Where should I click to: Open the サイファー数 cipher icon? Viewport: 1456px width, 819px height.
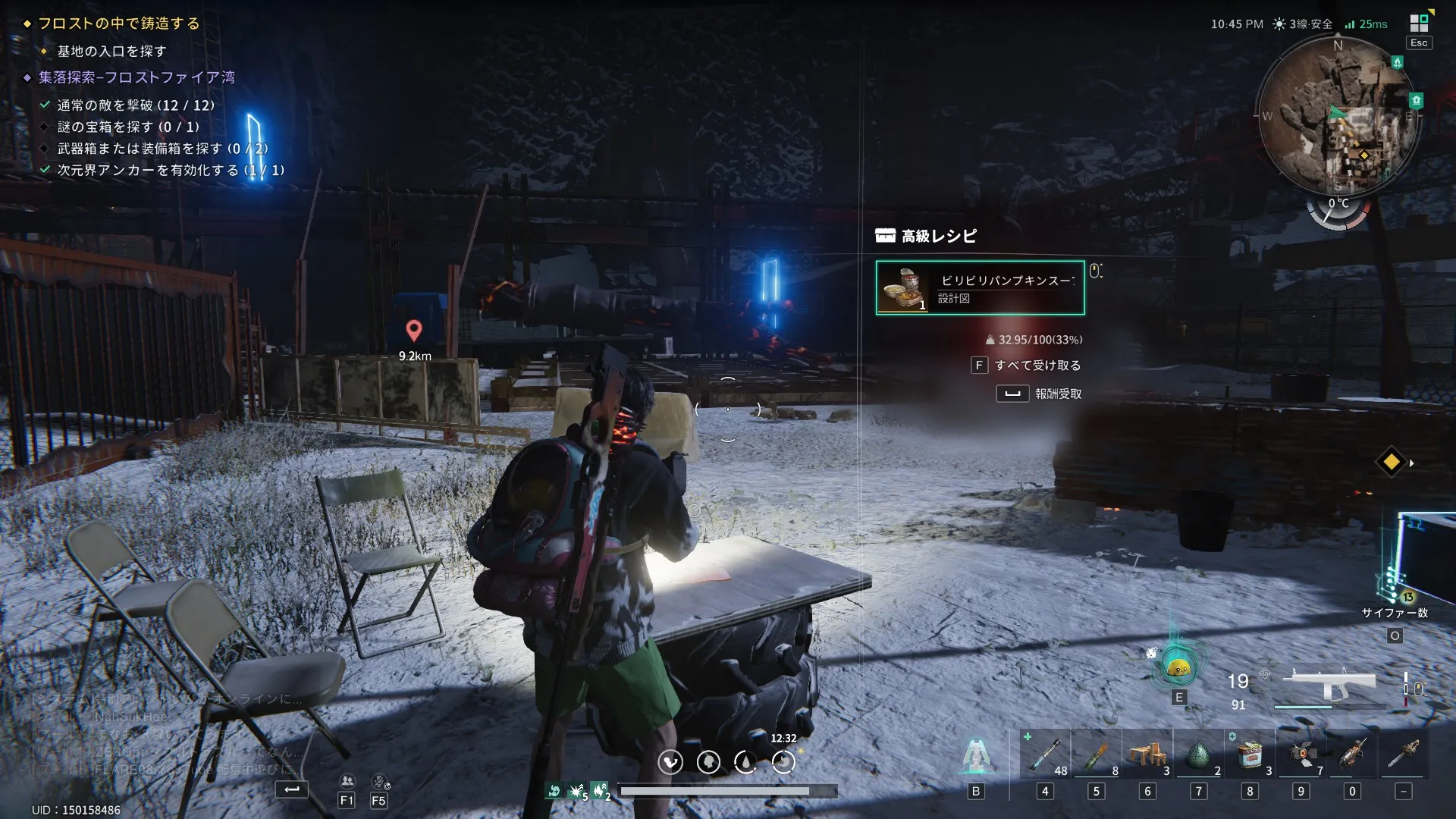[x=1395, y=588]
